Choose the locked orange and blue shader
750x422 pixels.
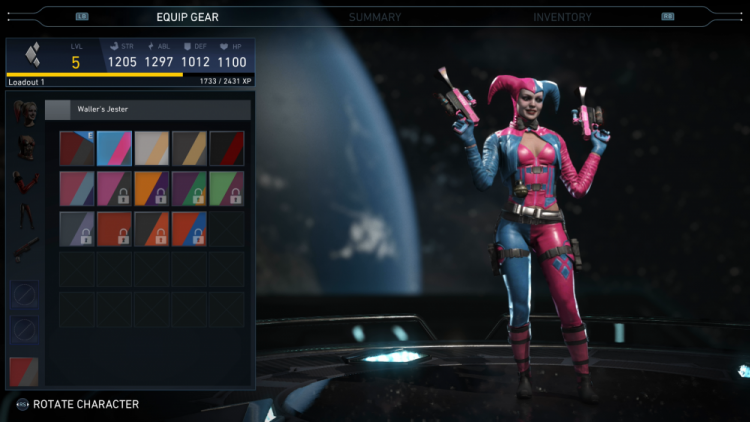pyautogui.click(x=189, y=228)
